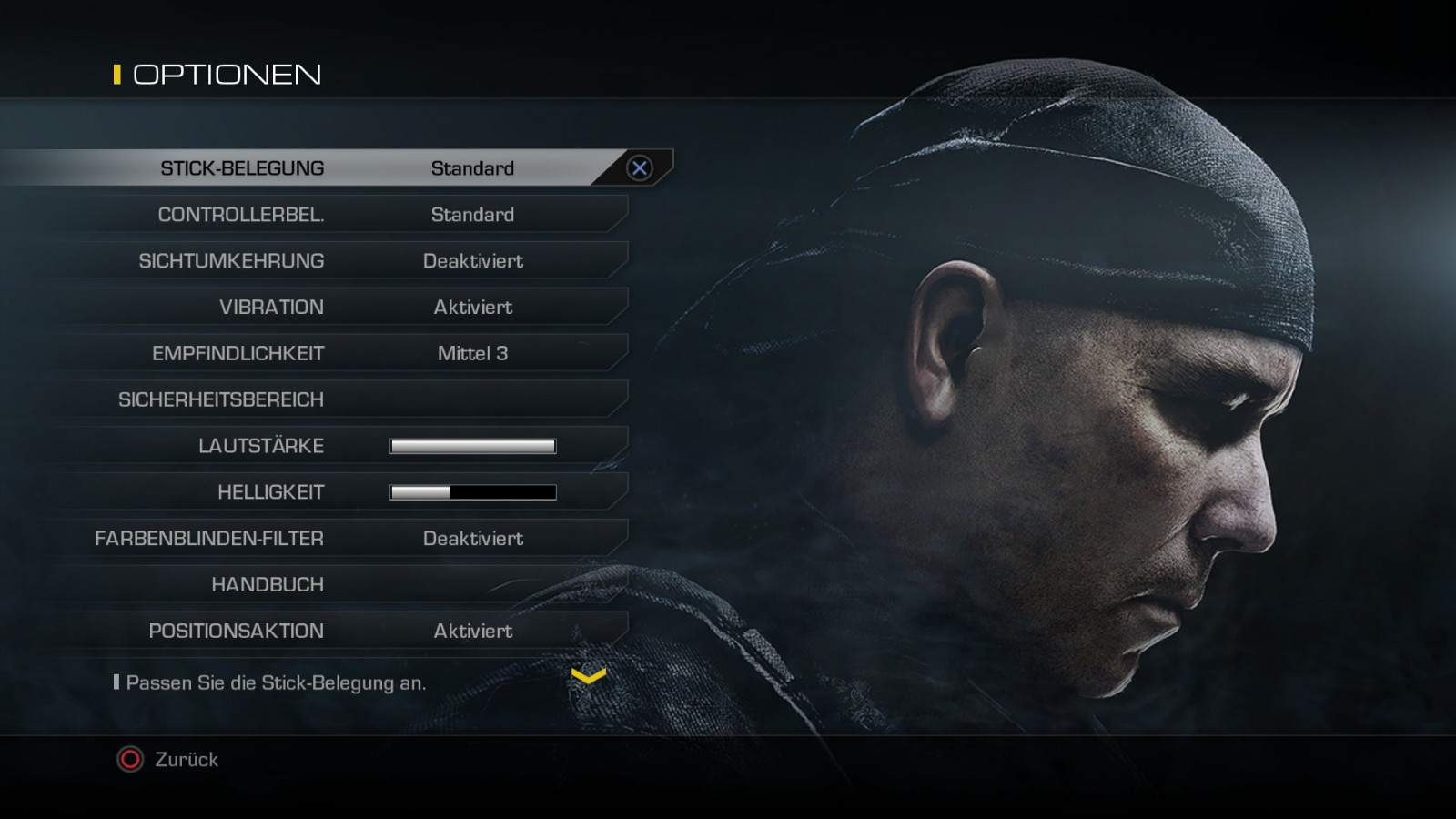Screen dimensions: 1456x819
Task: Toggle the Positionsaktion setting
Action: [337, 632]
